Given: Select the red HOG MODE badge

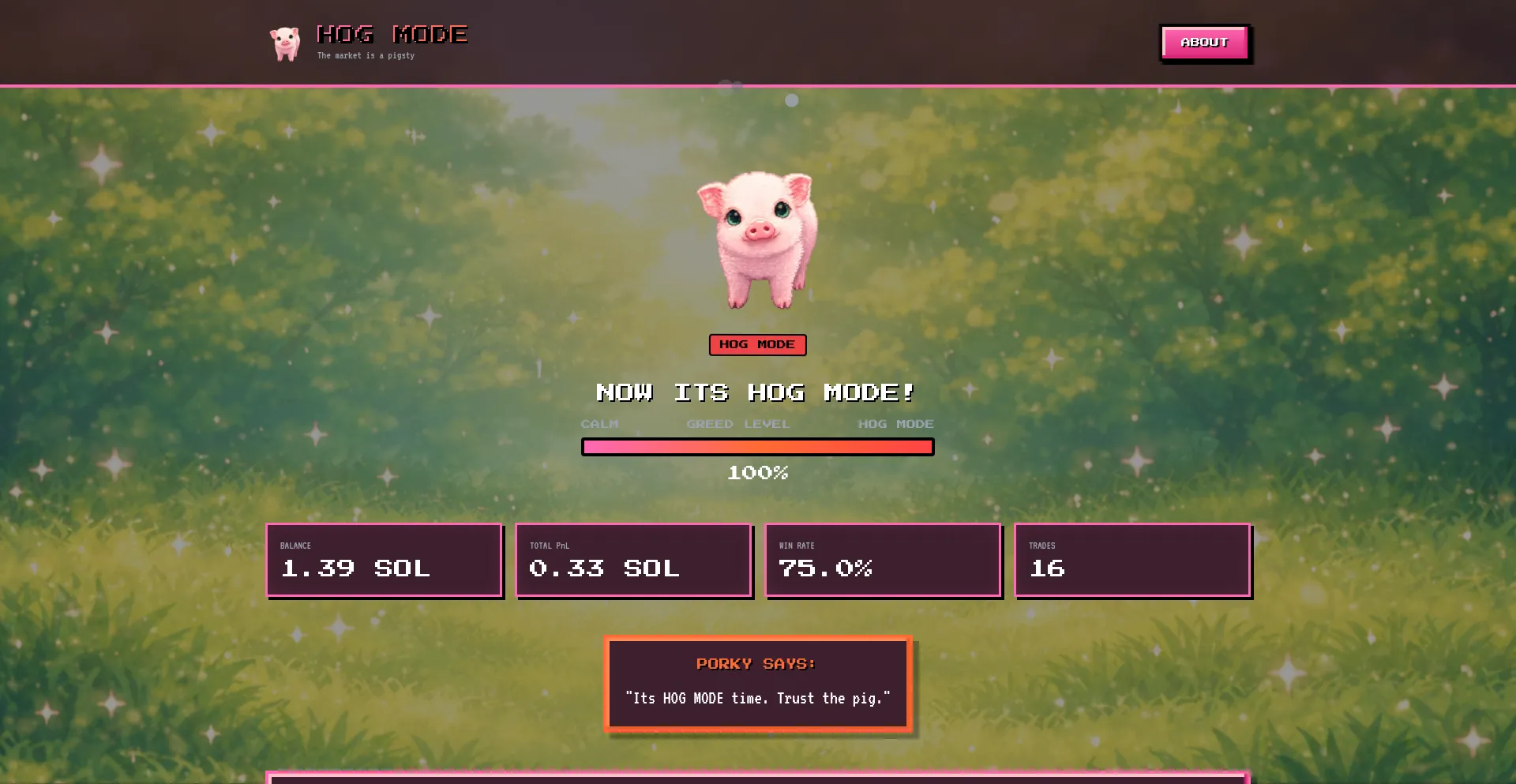Looking at the screenshot, I should tap(757, 344).
